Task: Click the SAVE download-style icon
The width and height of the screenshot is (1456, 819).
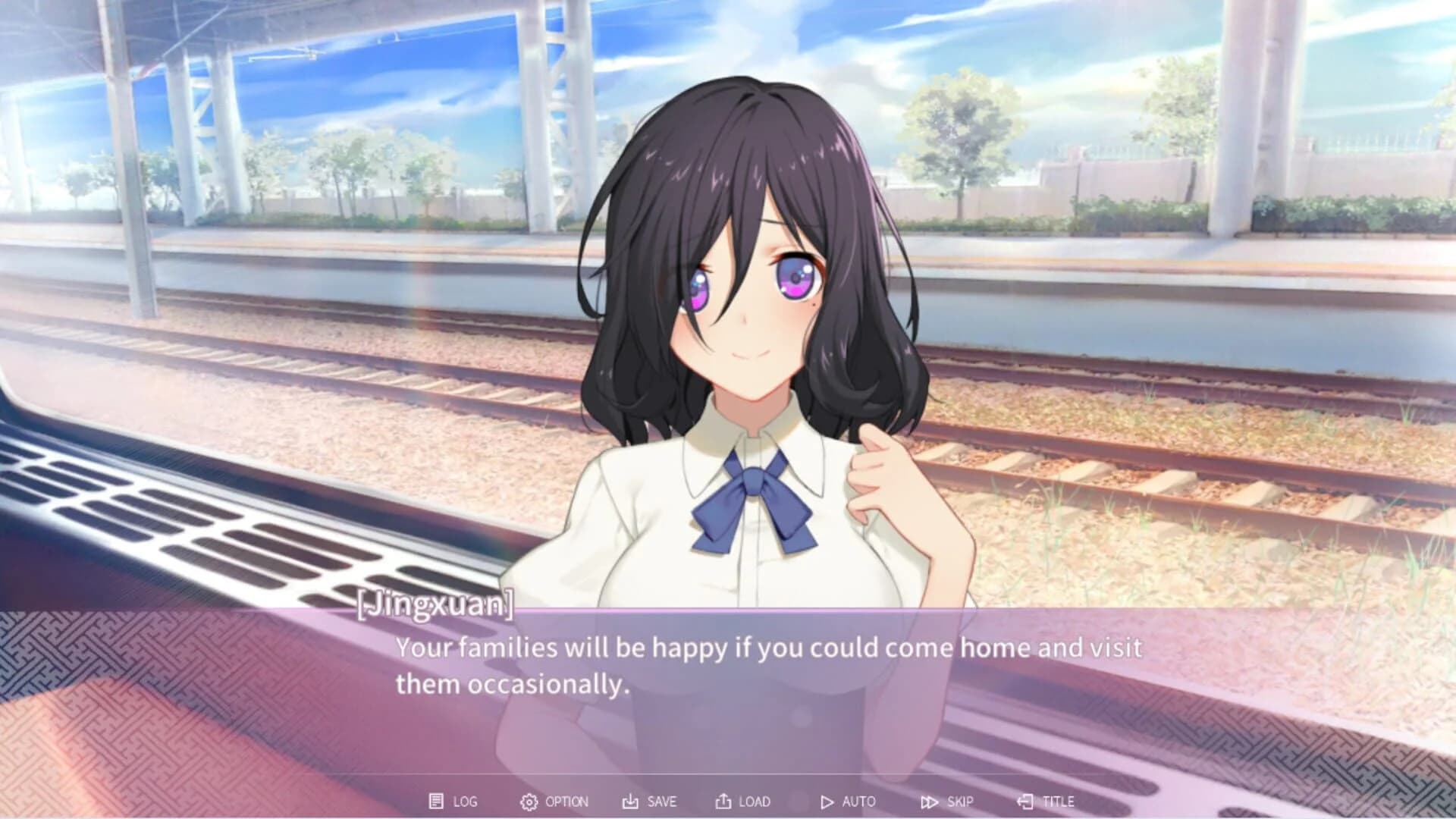Action: coord(629,801)
